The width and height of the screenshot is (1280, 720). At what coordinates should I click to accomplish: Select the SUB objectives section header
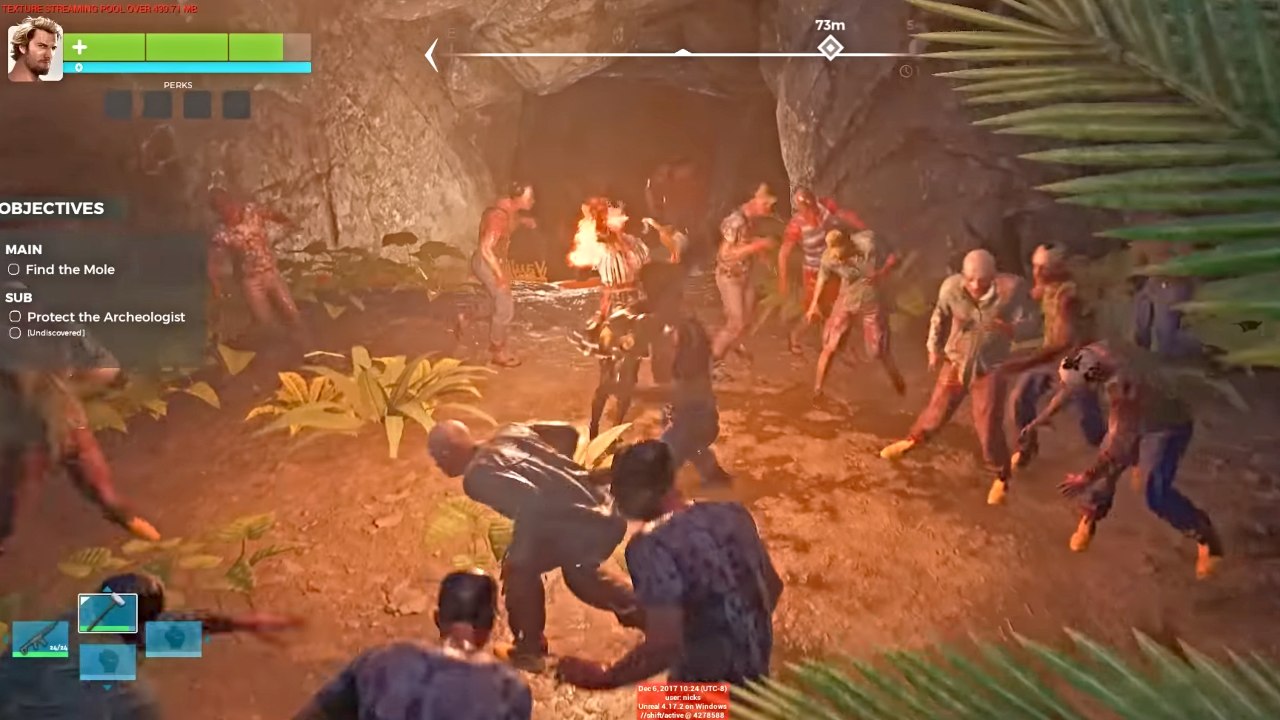click(x=18, y=297)
